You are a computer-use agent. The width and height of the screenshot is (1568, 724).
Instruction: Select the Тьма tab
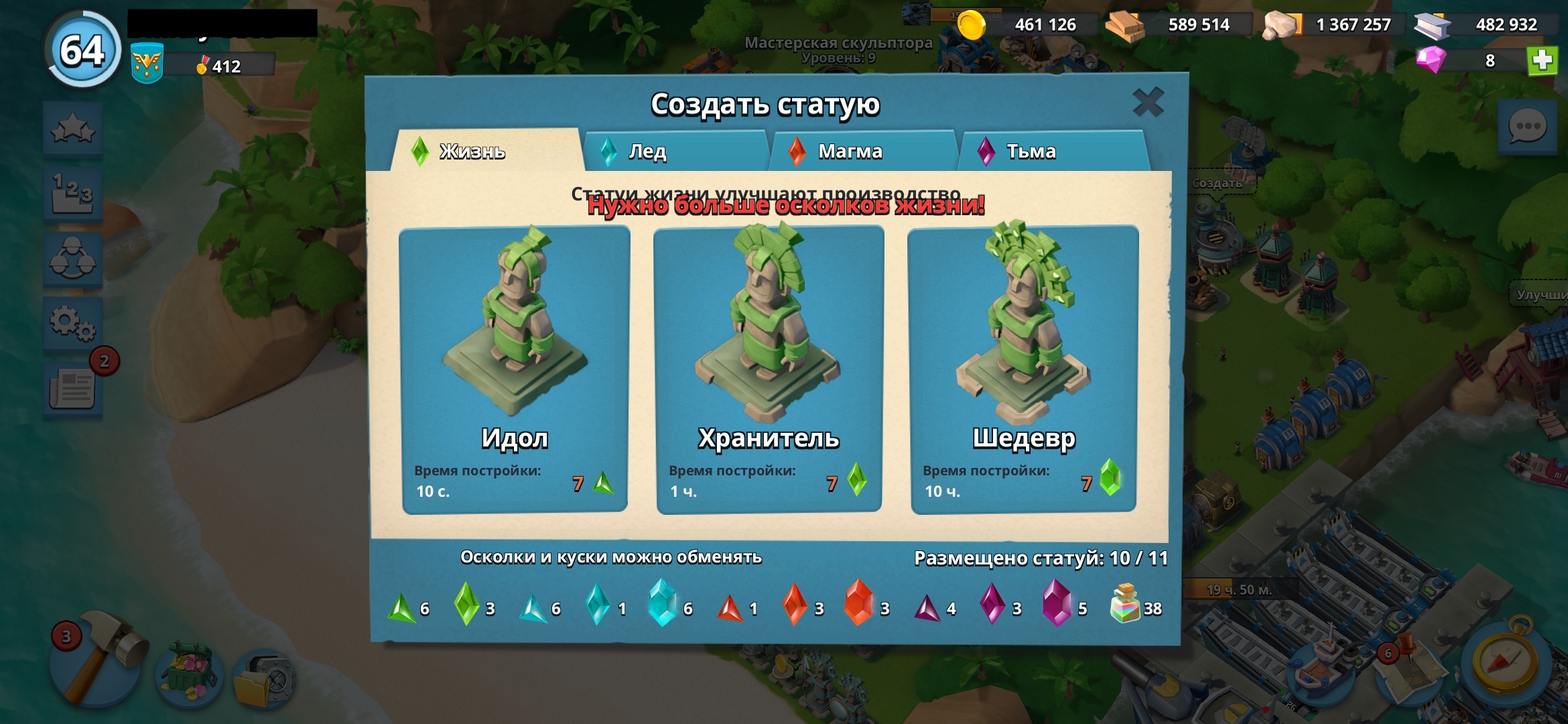tap(1052, 152)
